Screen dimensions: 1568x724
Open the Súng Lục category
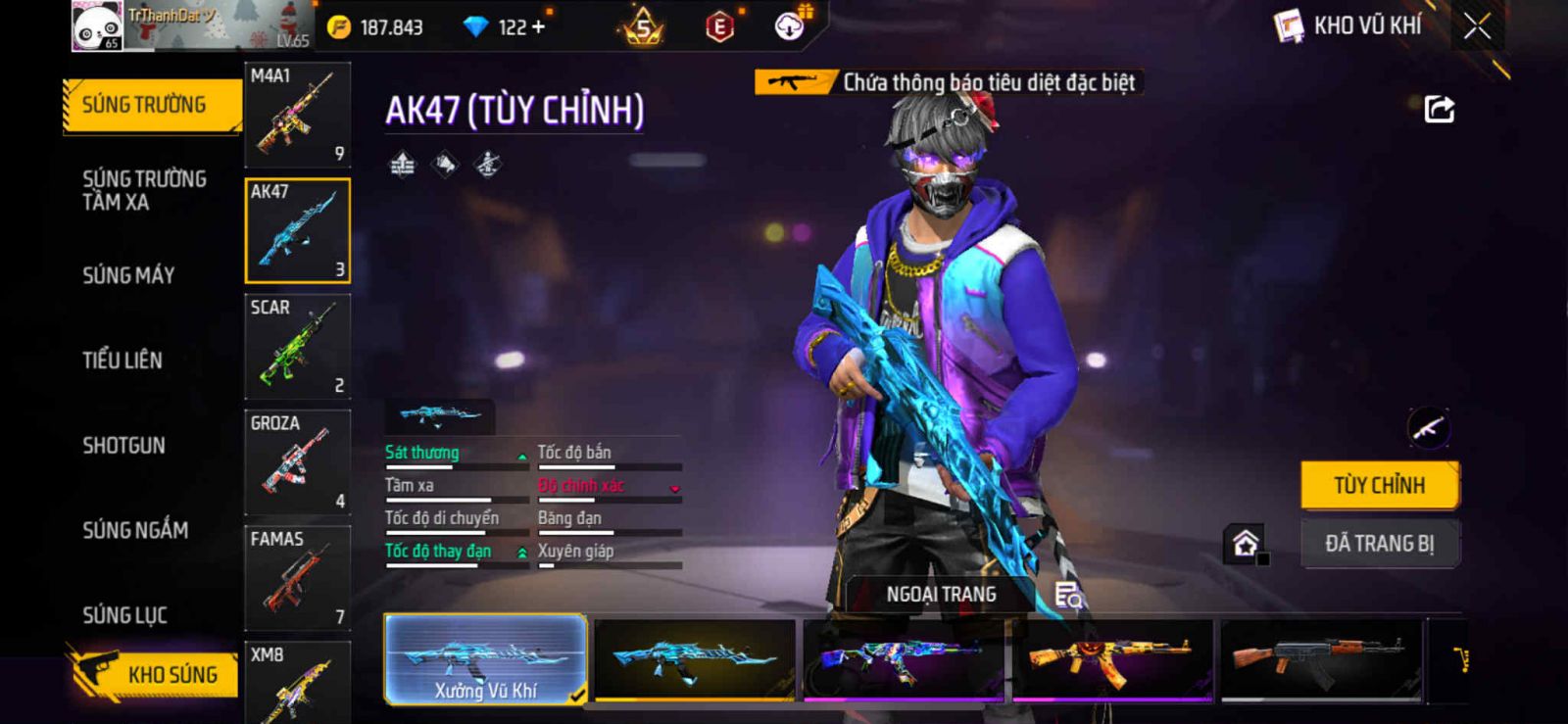[124, 615]
